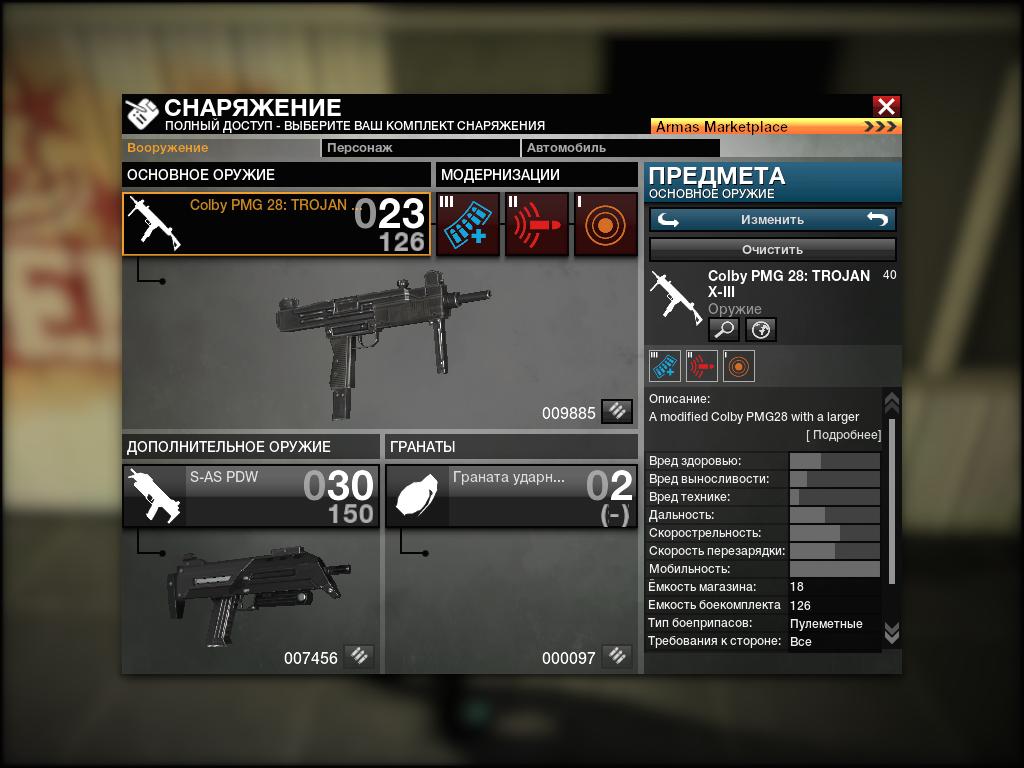Click the blue magazine modification slot

click(x=468, y=224)
